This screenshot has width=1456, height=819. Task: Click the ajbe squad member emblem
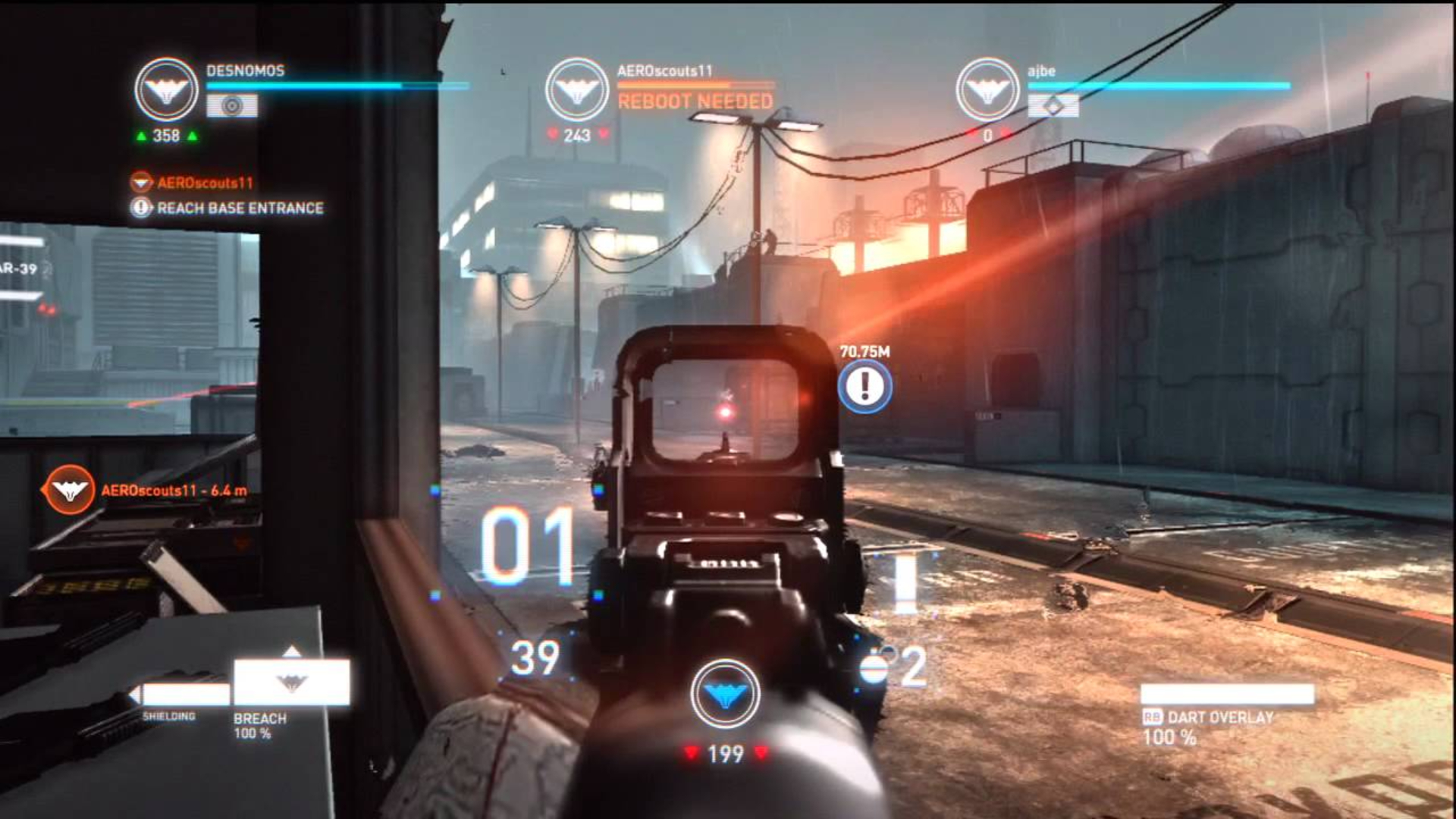987,89
